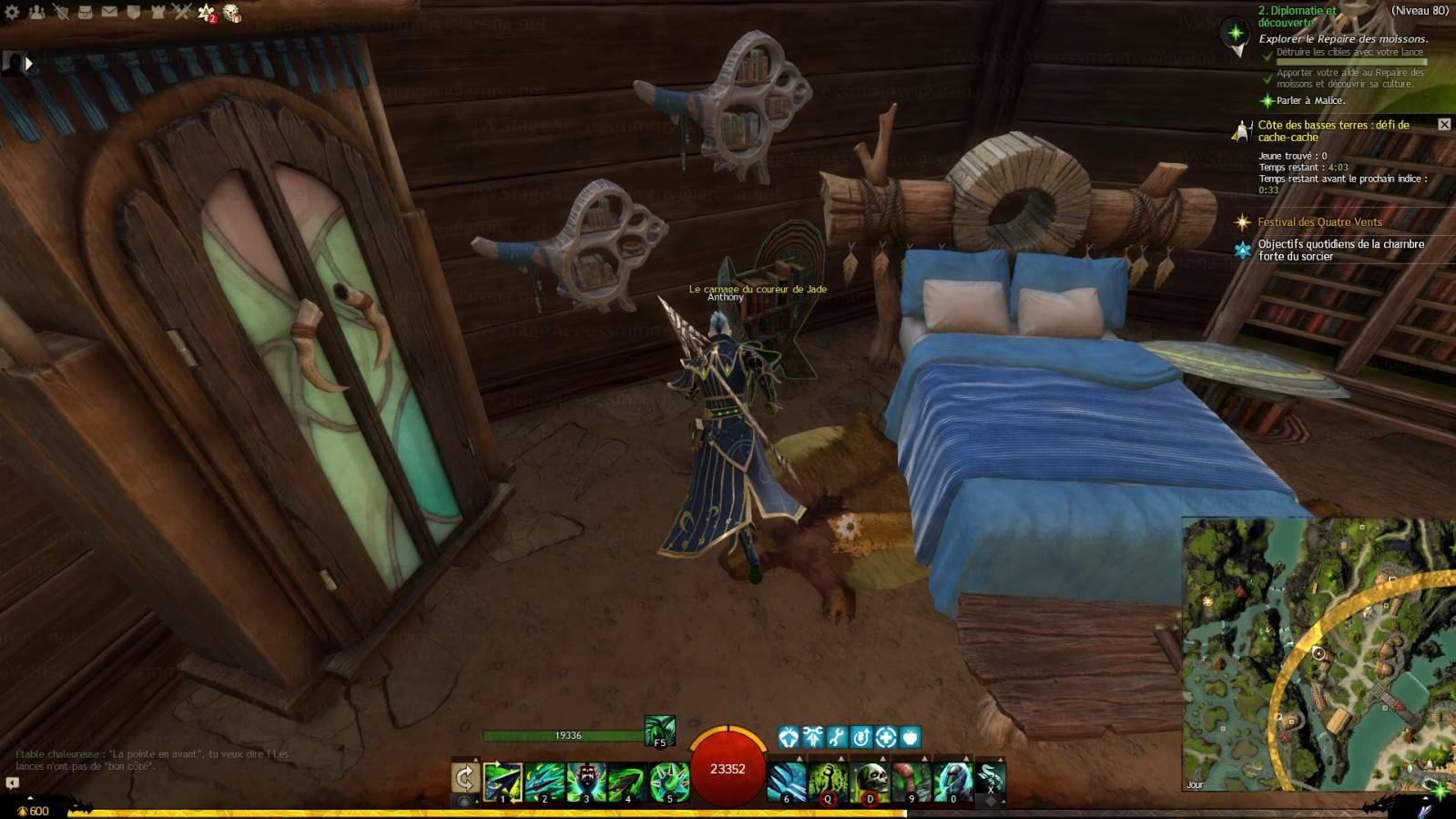1456x819 pixels.
Task: Open the contacts and LFG panel
Action: [x=37, y=12]
